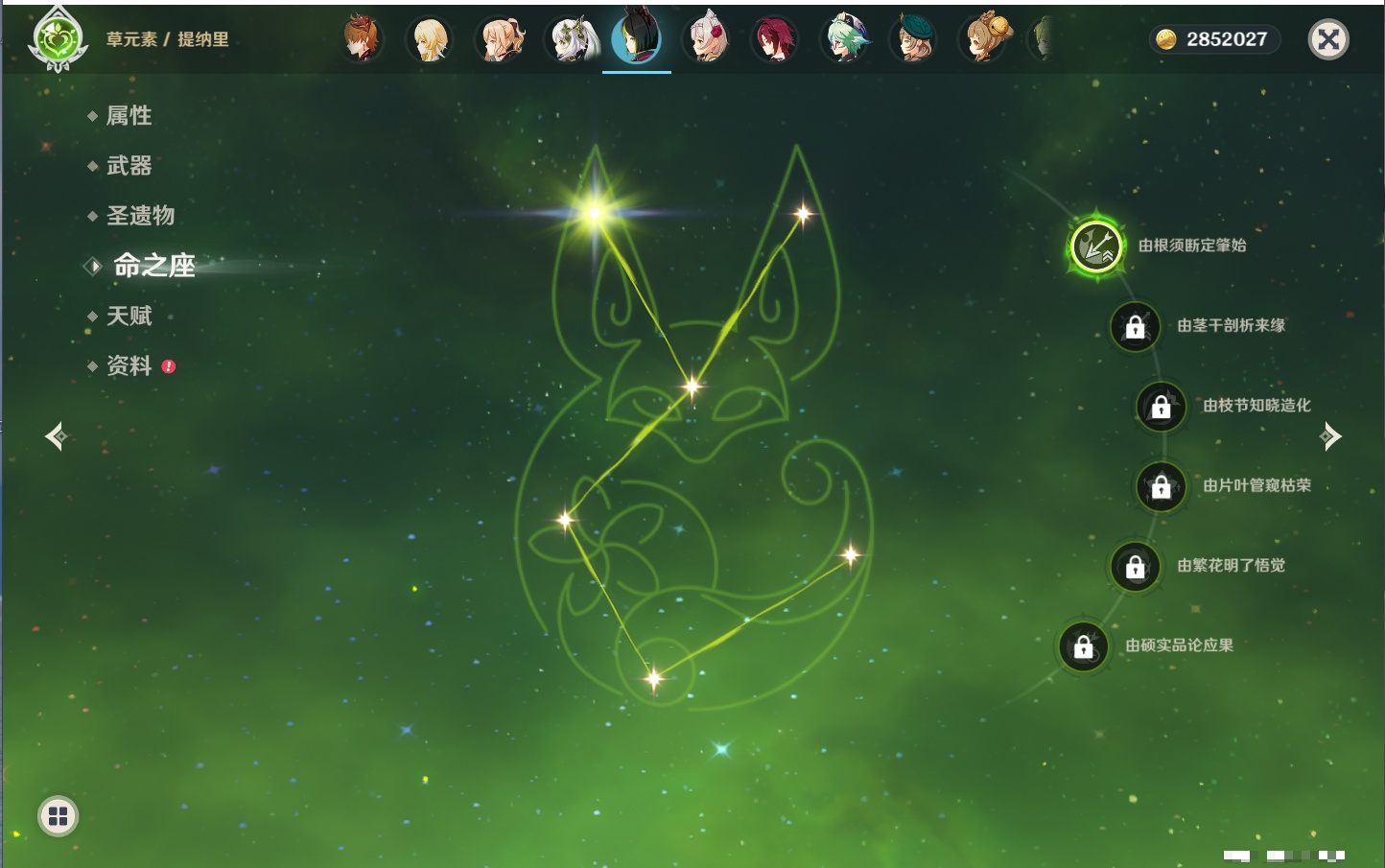Choose the Noelle portrait with red rose
Viewport: 1385px width, 868px height.
[x=708, y=39]
